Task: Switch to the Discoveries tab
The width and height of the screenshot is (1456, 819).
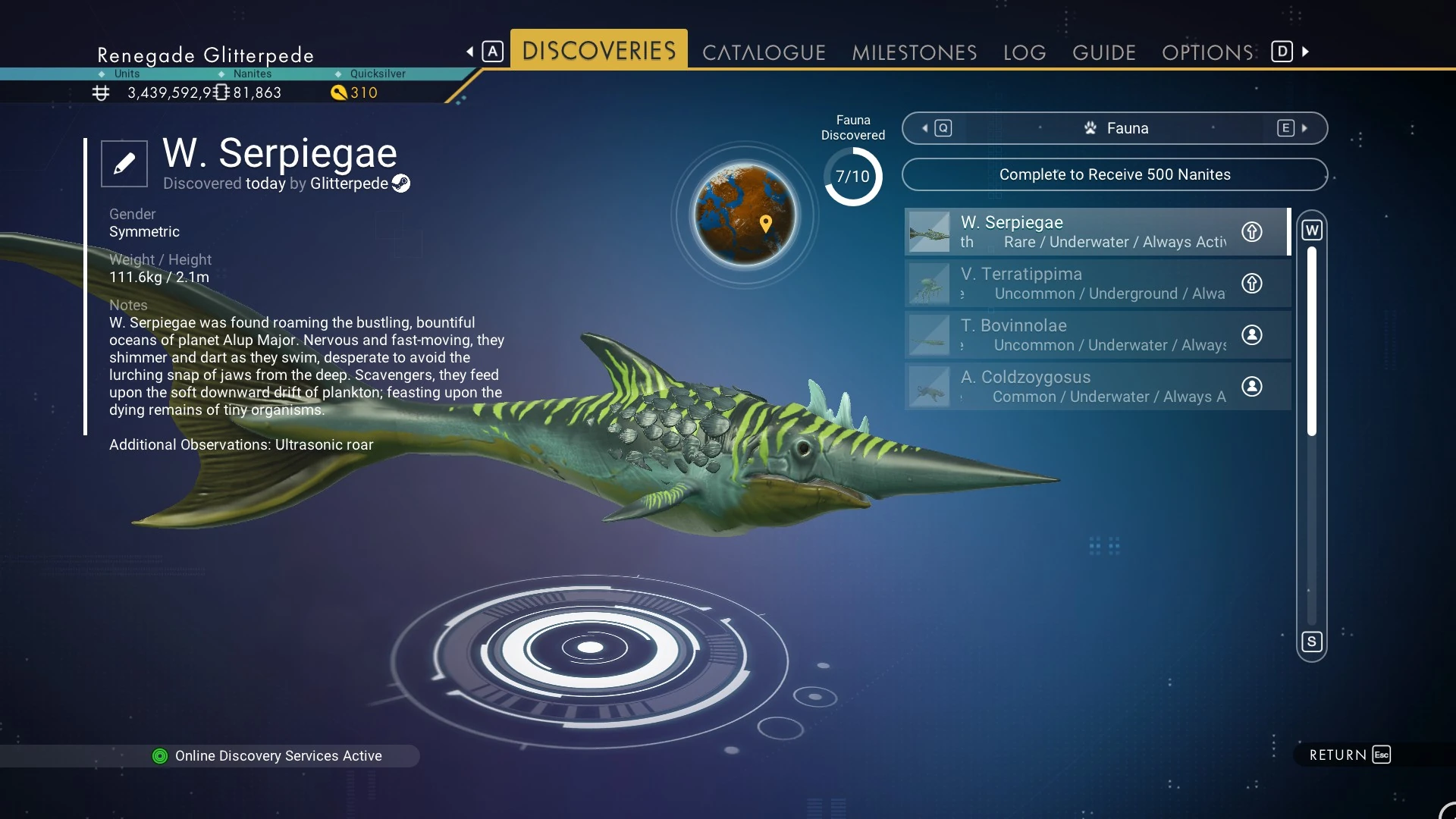Action: click(x=598, y=51)
